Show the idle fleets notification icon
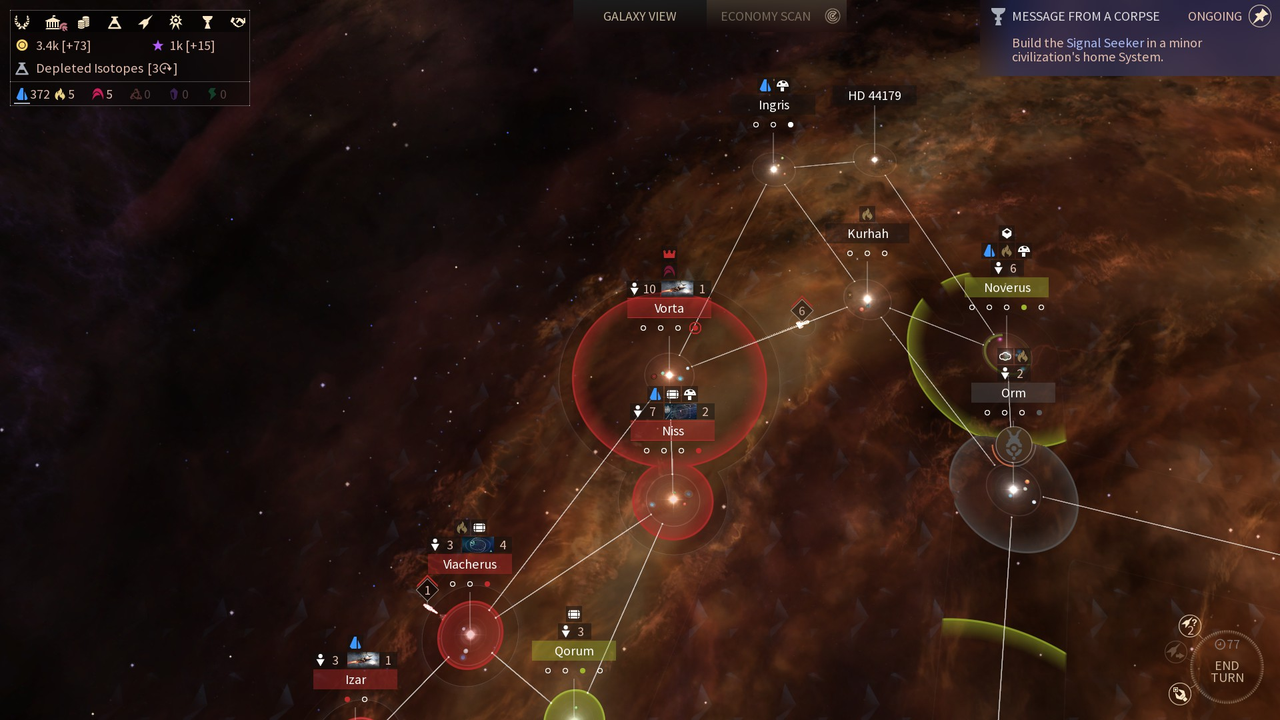This screenshot has width=1280, height=720. (x=1189, y=626)
